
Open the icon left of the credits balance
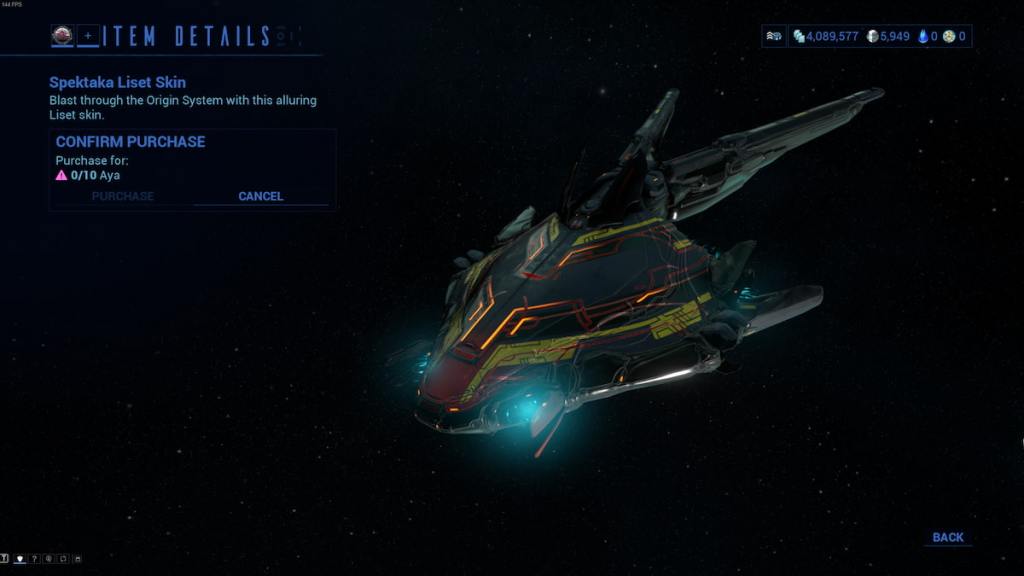click(x=775, y=36)
